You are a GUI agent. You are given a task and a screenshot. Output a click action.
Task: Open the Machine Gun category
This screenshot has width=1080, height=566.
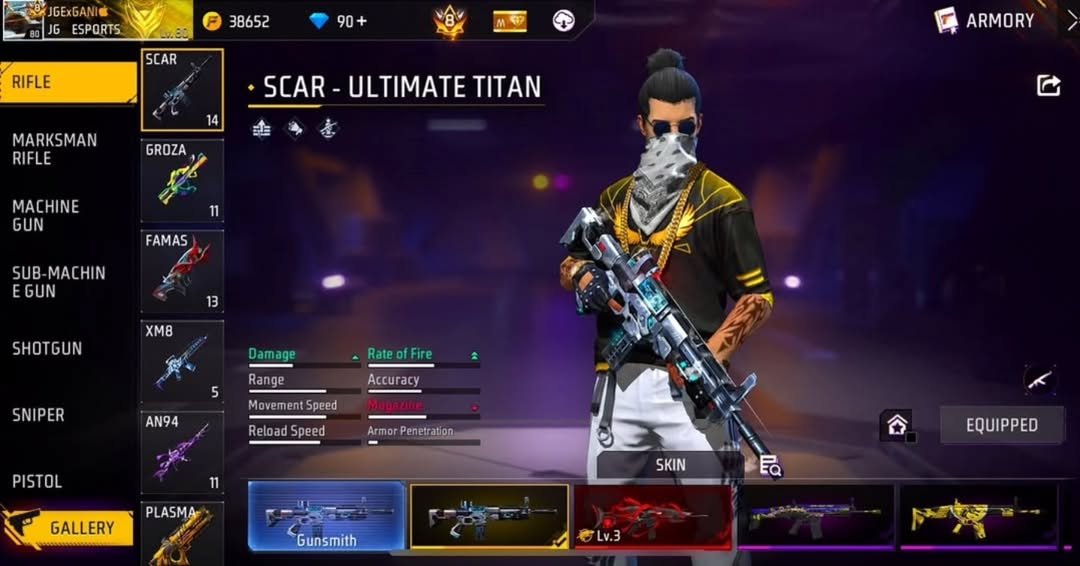(46, 215)
